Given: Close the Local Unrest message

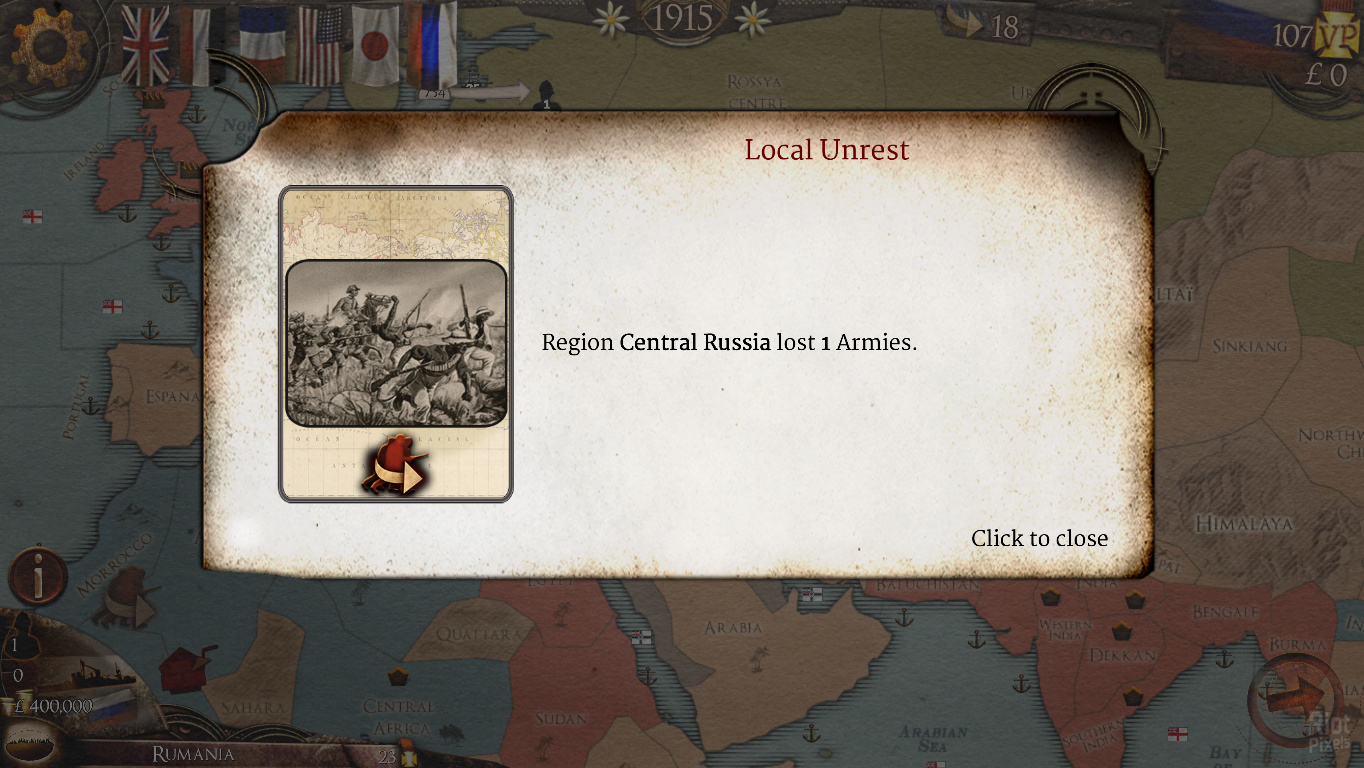Looking at the screenshot, I should click(1039, 538).
